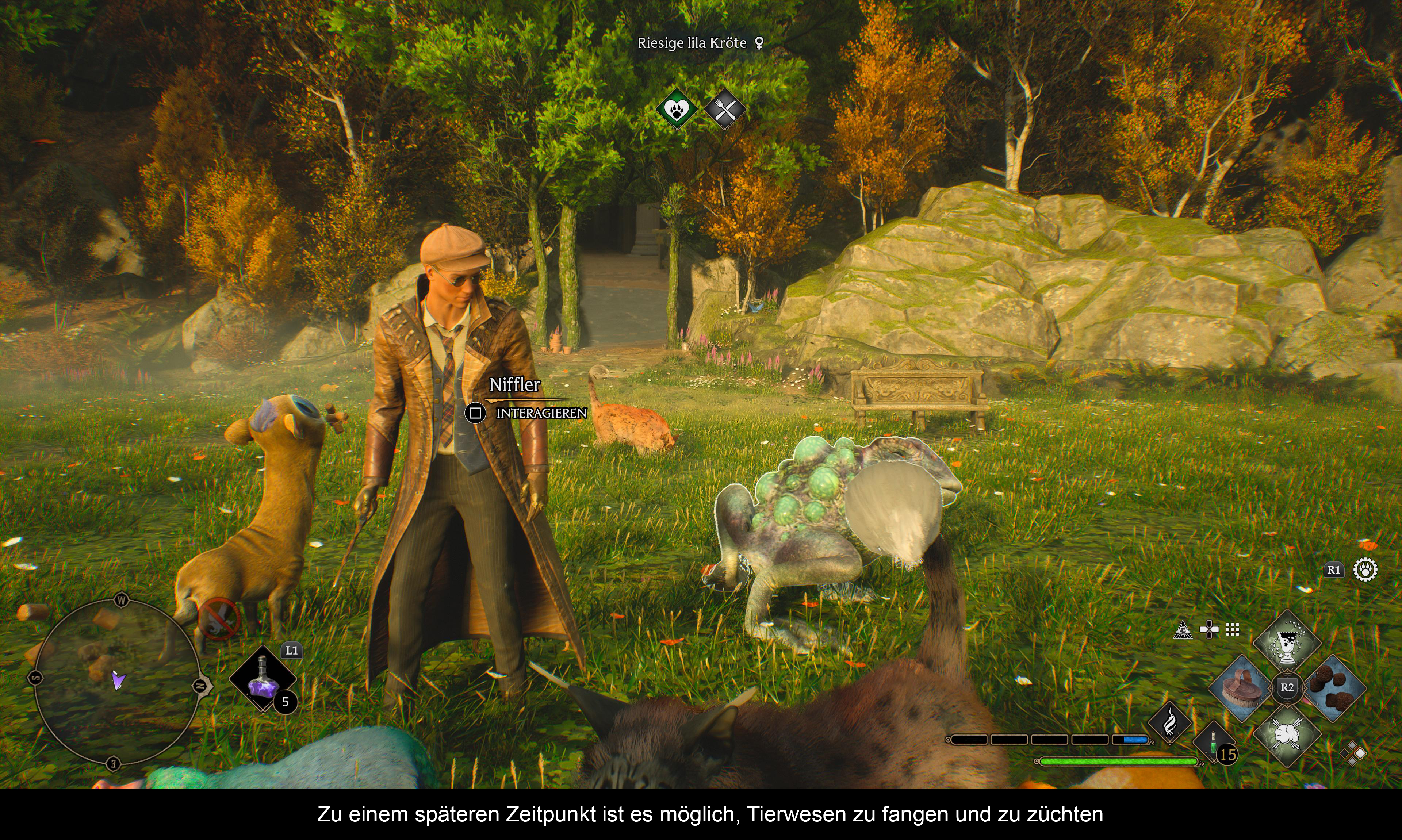This screenshot has height=840, width=1402.
Task: Activate the cloud and arrows spell slot
Action: [1287, 734]
